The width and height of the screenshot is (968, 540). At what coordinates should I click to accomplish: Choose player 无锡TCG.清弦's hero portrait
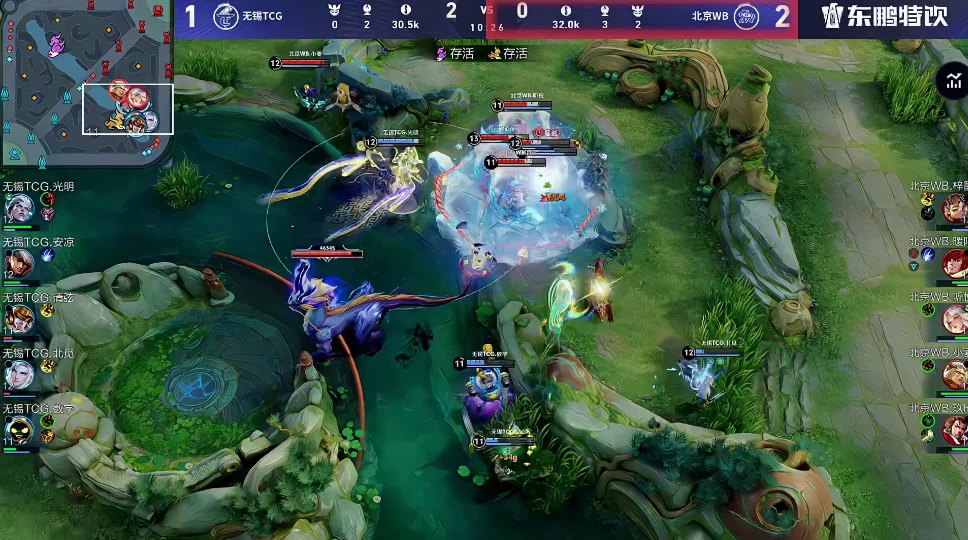pos(18,318)
